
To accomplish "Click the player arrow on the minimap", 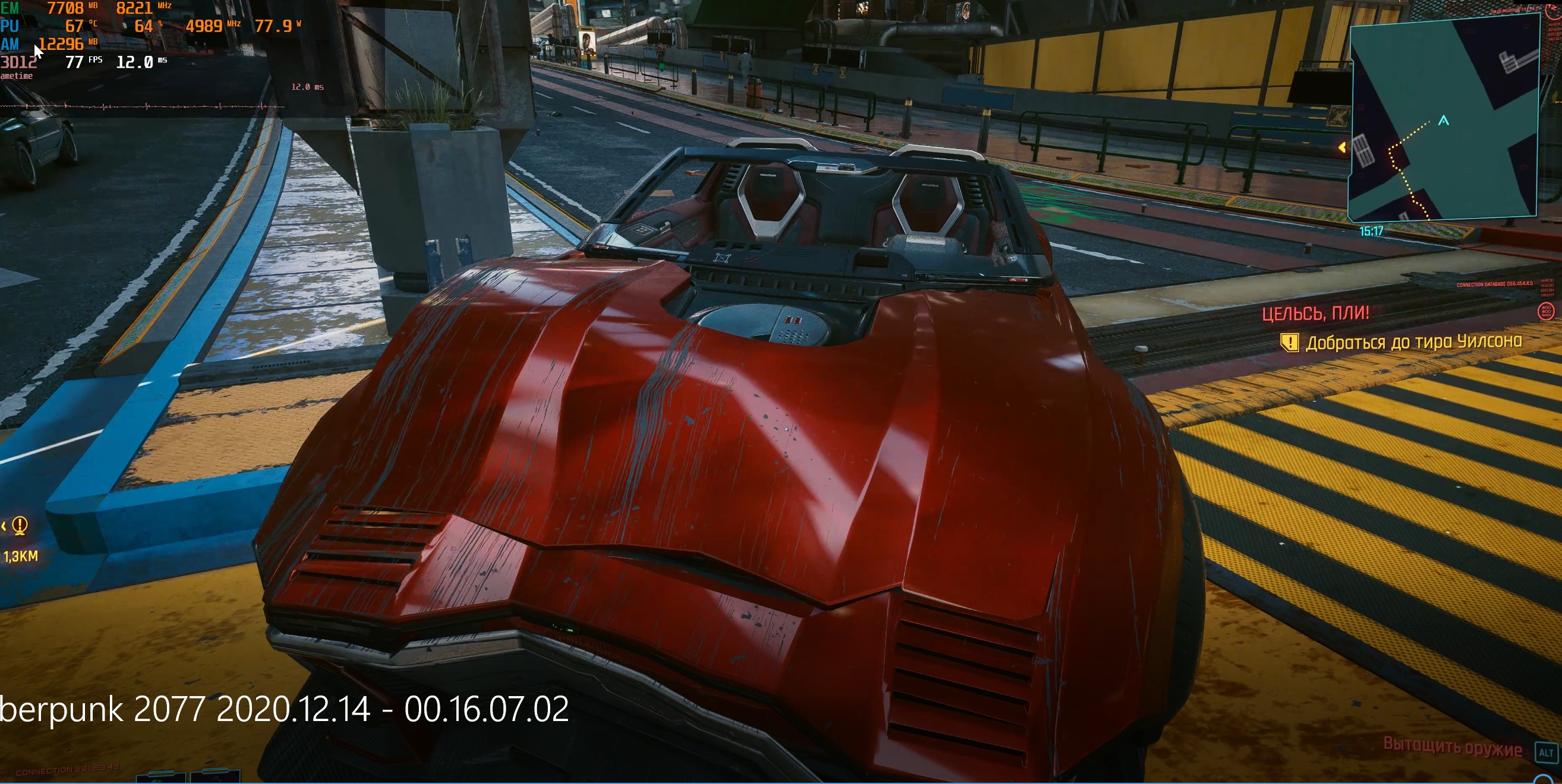I will 1444,121.
